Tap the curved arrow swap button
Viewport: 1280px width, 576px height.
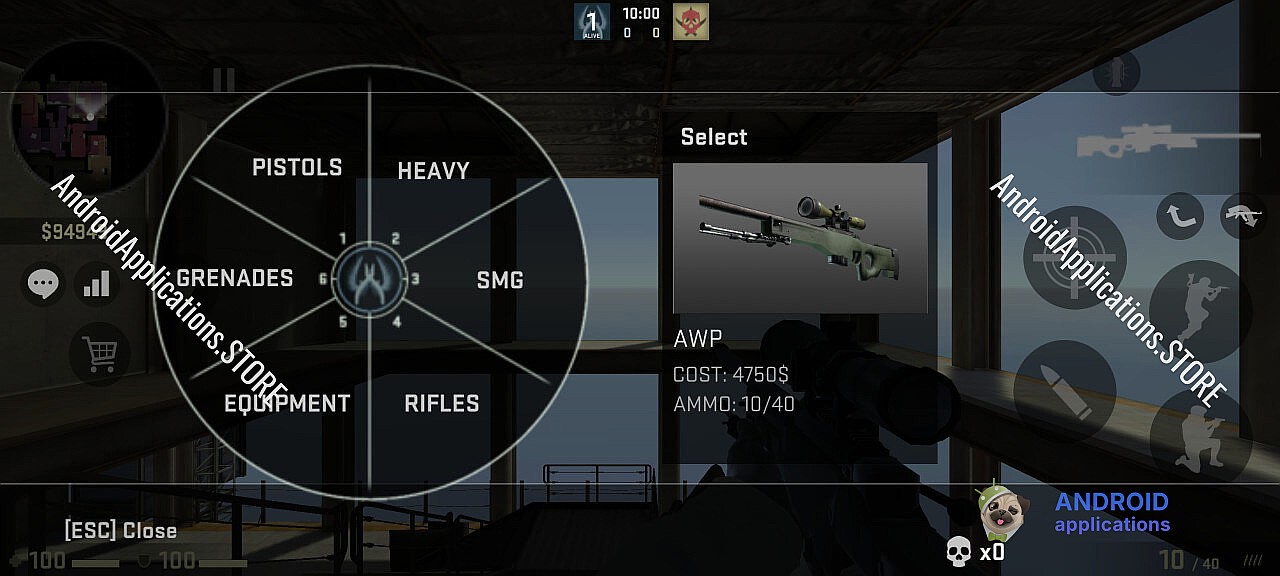pos(1180,216)
